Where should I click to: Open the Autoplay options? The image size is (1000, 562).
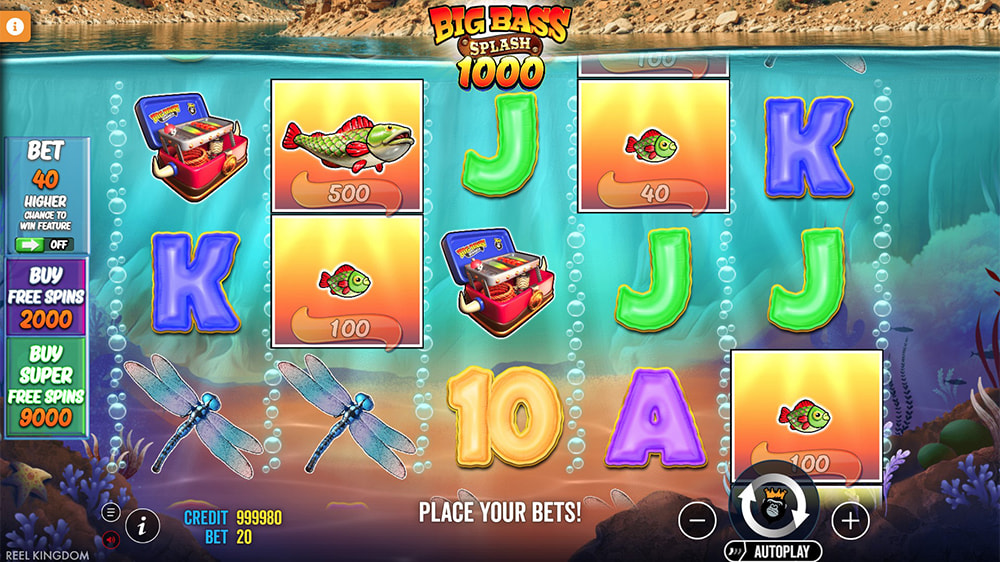click(x=773, y=551)
